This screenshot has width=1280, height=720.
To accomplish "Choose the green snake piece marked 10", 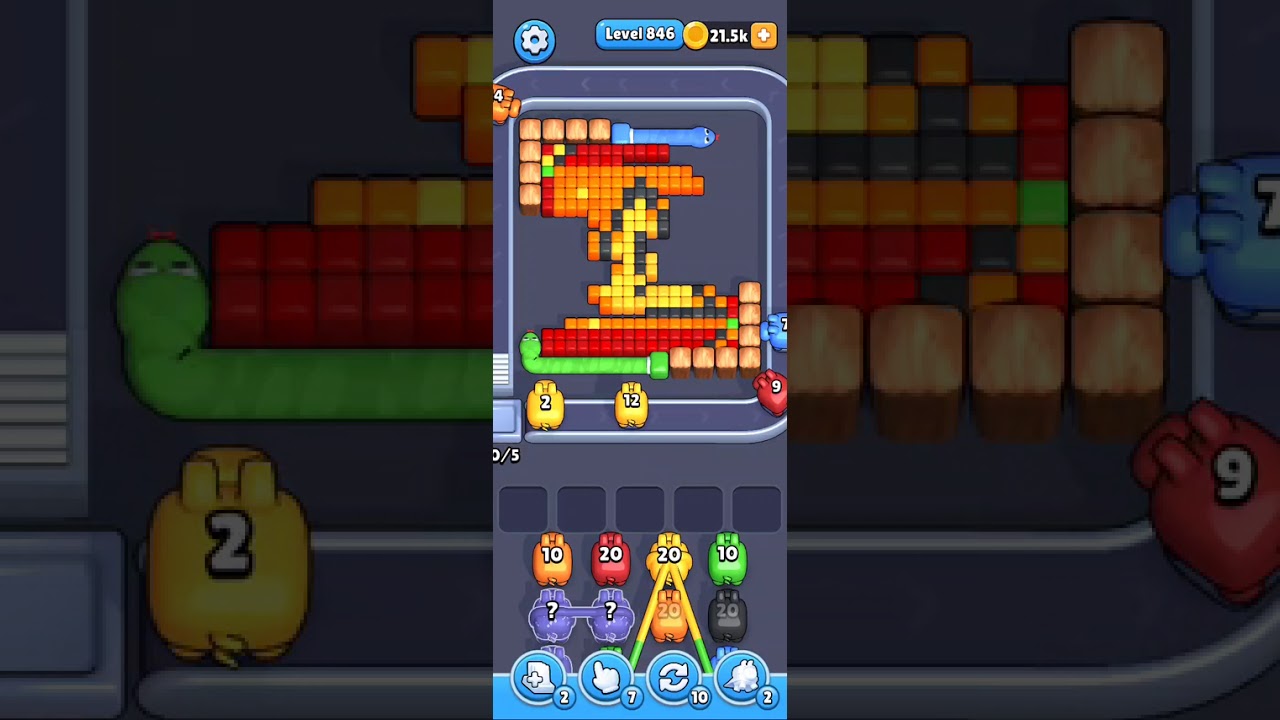I will [727, 555].
